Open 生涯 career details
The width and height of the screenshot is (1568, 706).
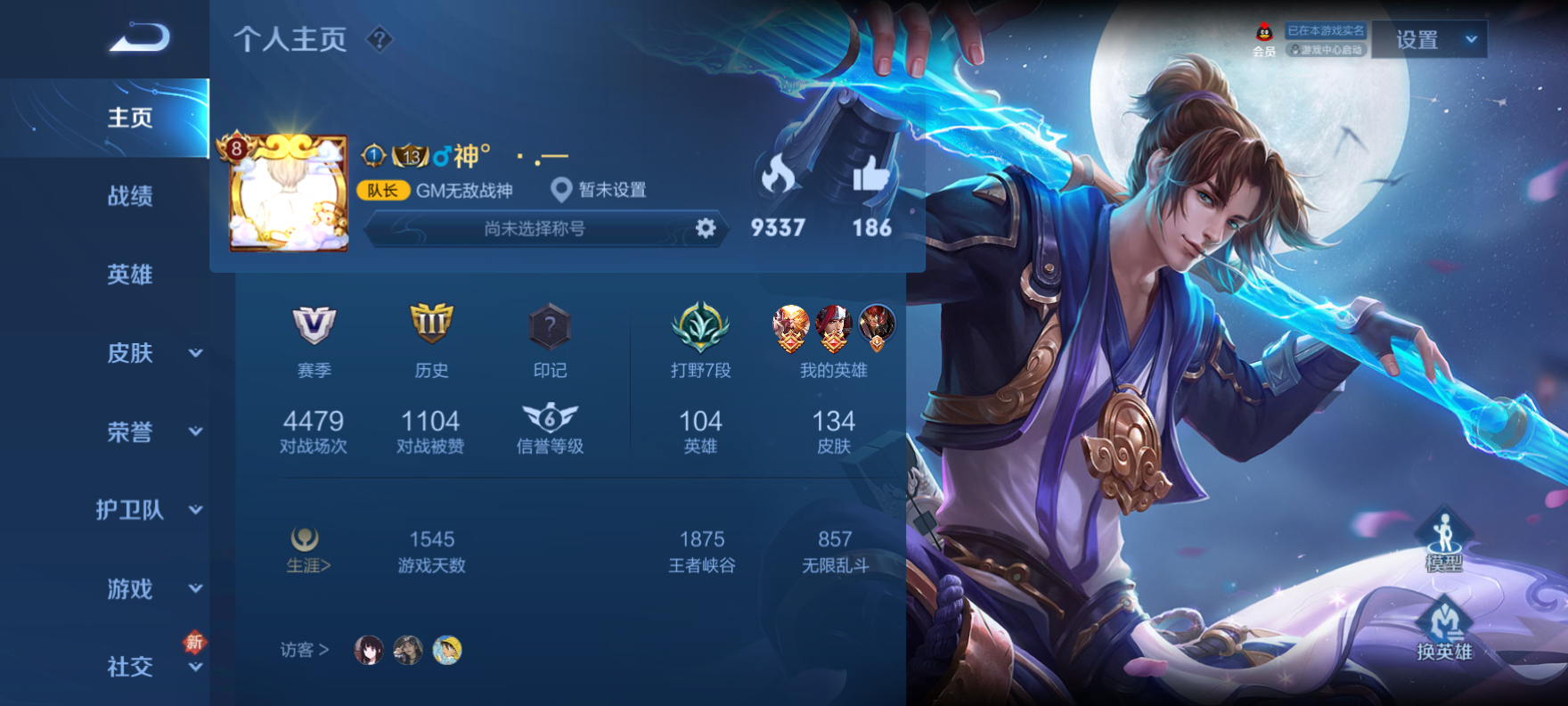click(x=306, y=548)
